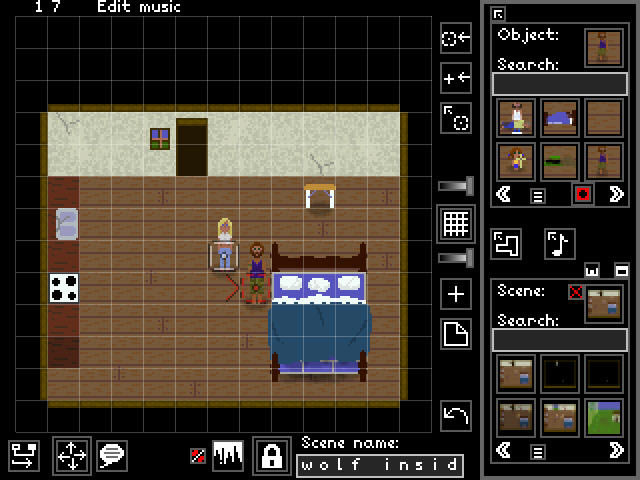Screen dimensions: 640x480
Task: Select the blue bed object thumbnail
Action: pyautogui.click(x=559, y=118)
